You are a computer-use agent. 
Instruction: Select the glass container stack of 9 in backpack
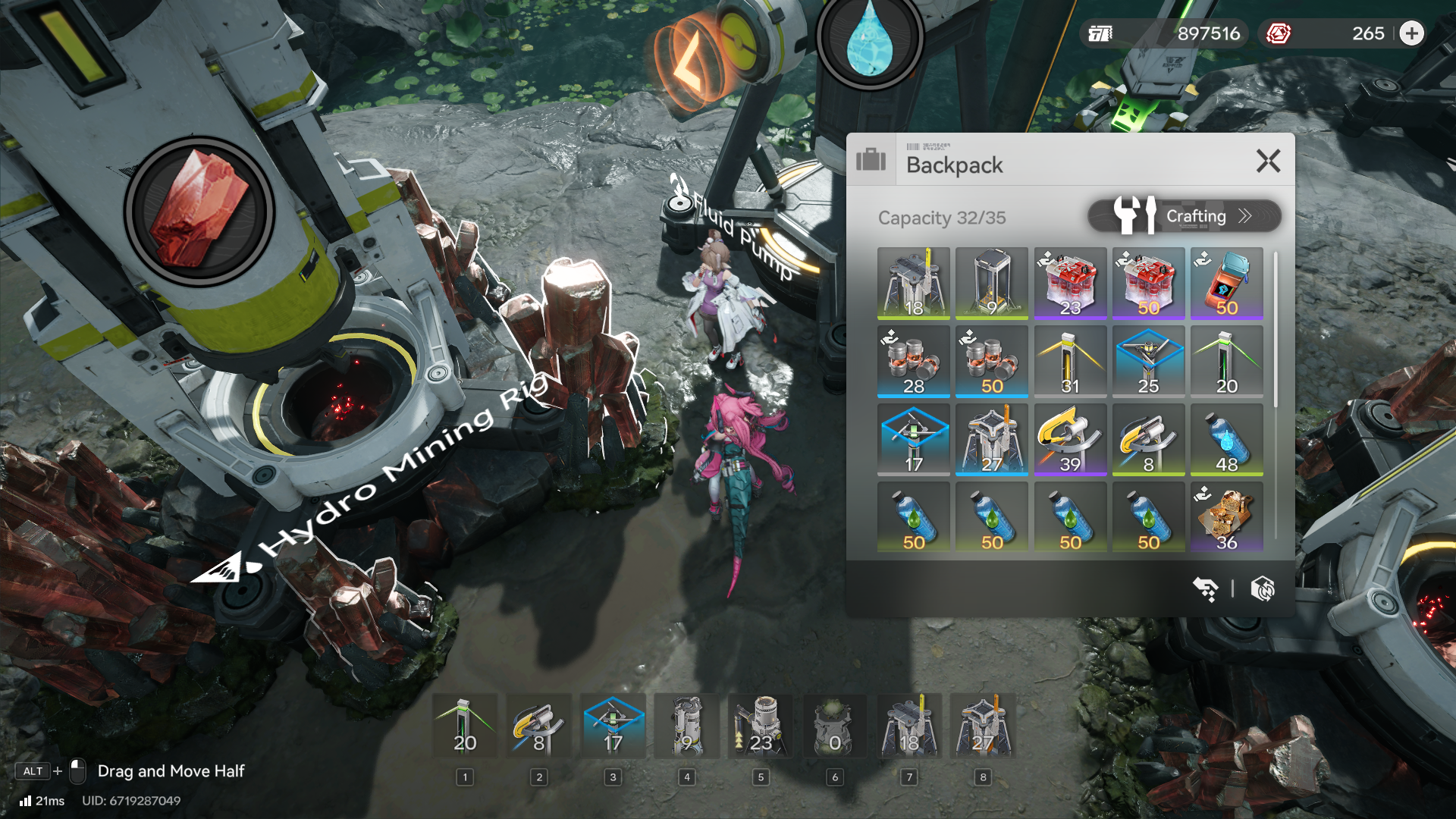tap(992, 283)
